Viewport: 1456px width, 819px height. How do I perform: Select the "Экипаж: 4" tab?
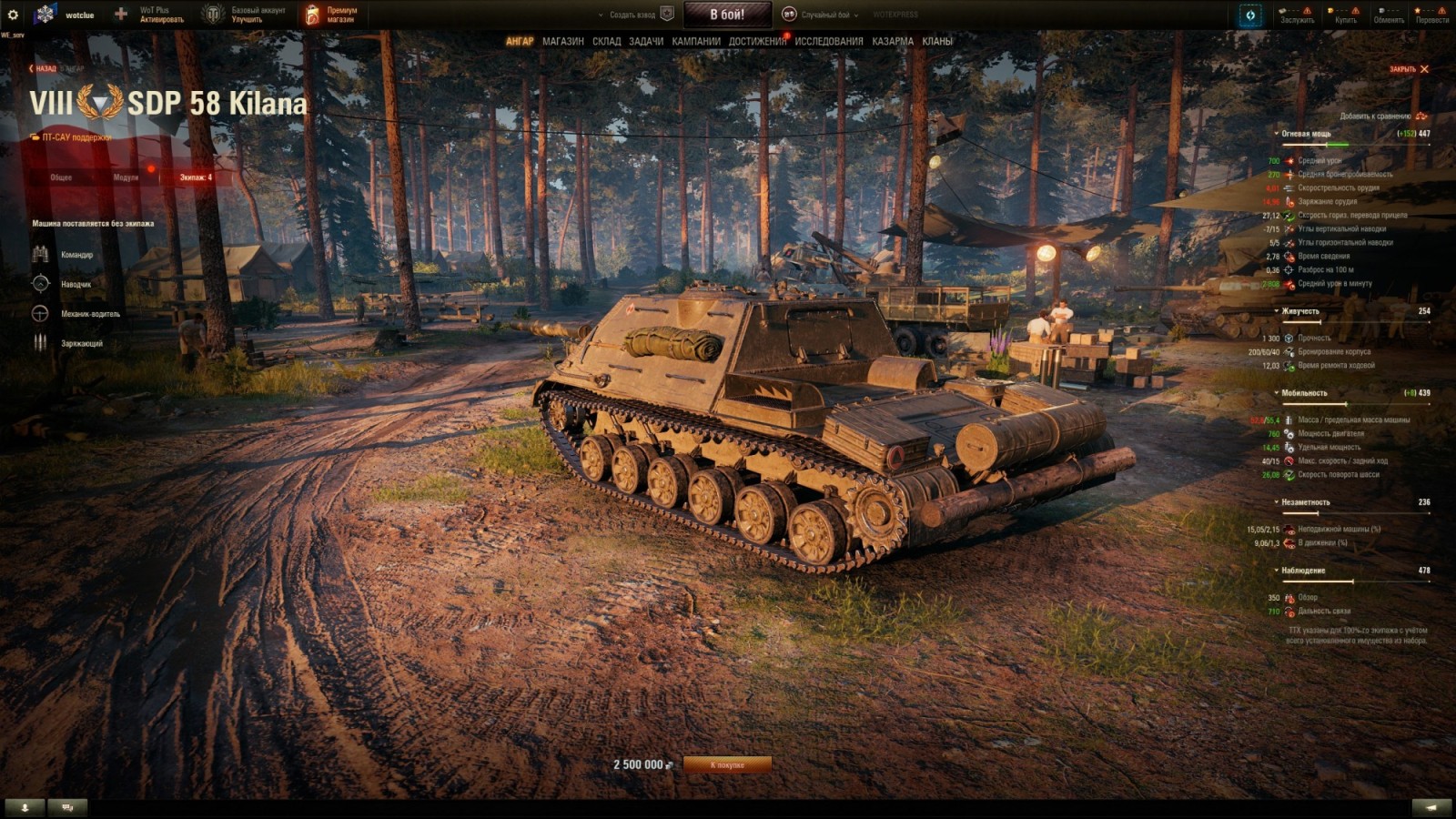[196, 177]
